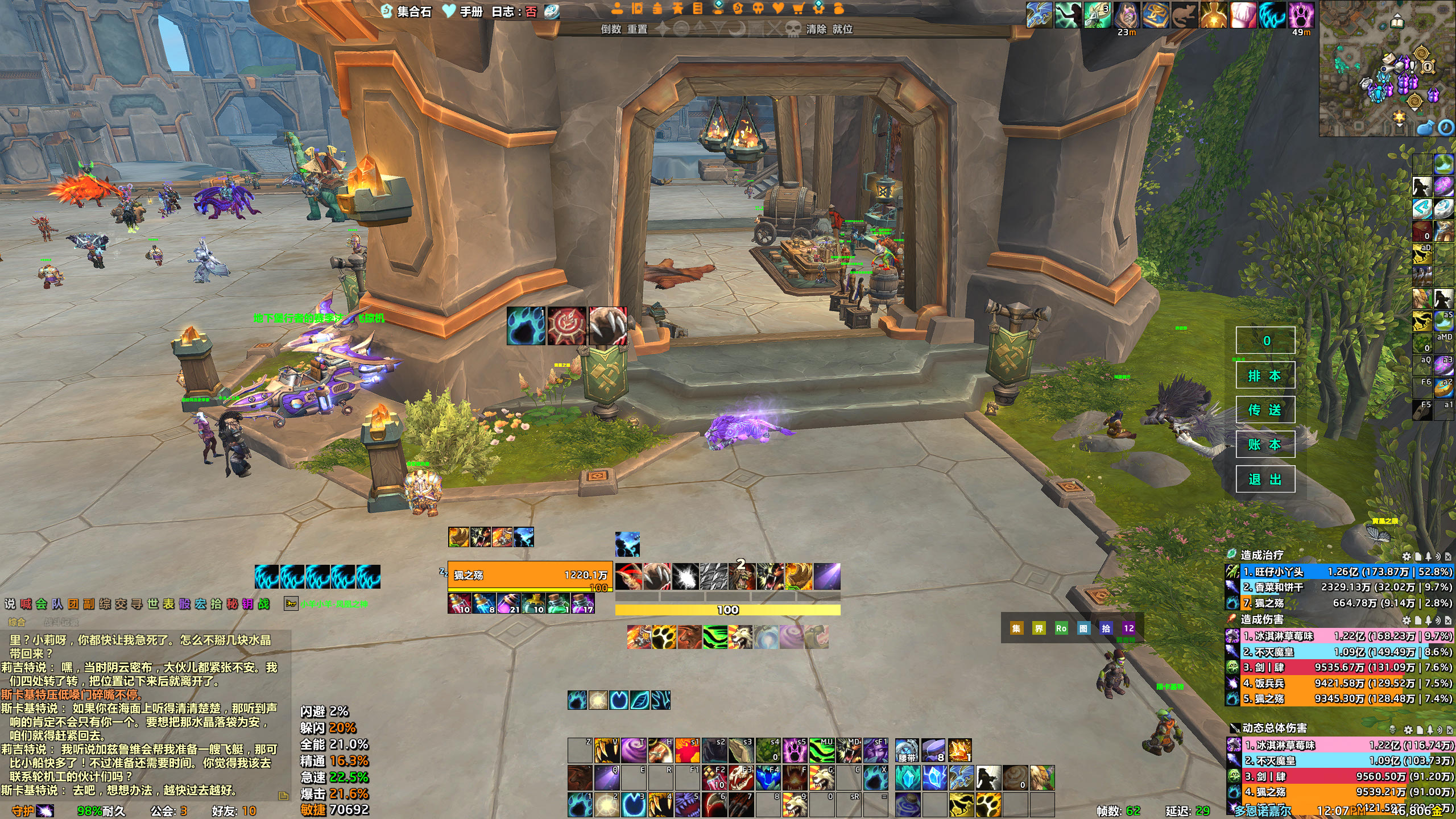Open the 账本 ledger

[1265, 445]
